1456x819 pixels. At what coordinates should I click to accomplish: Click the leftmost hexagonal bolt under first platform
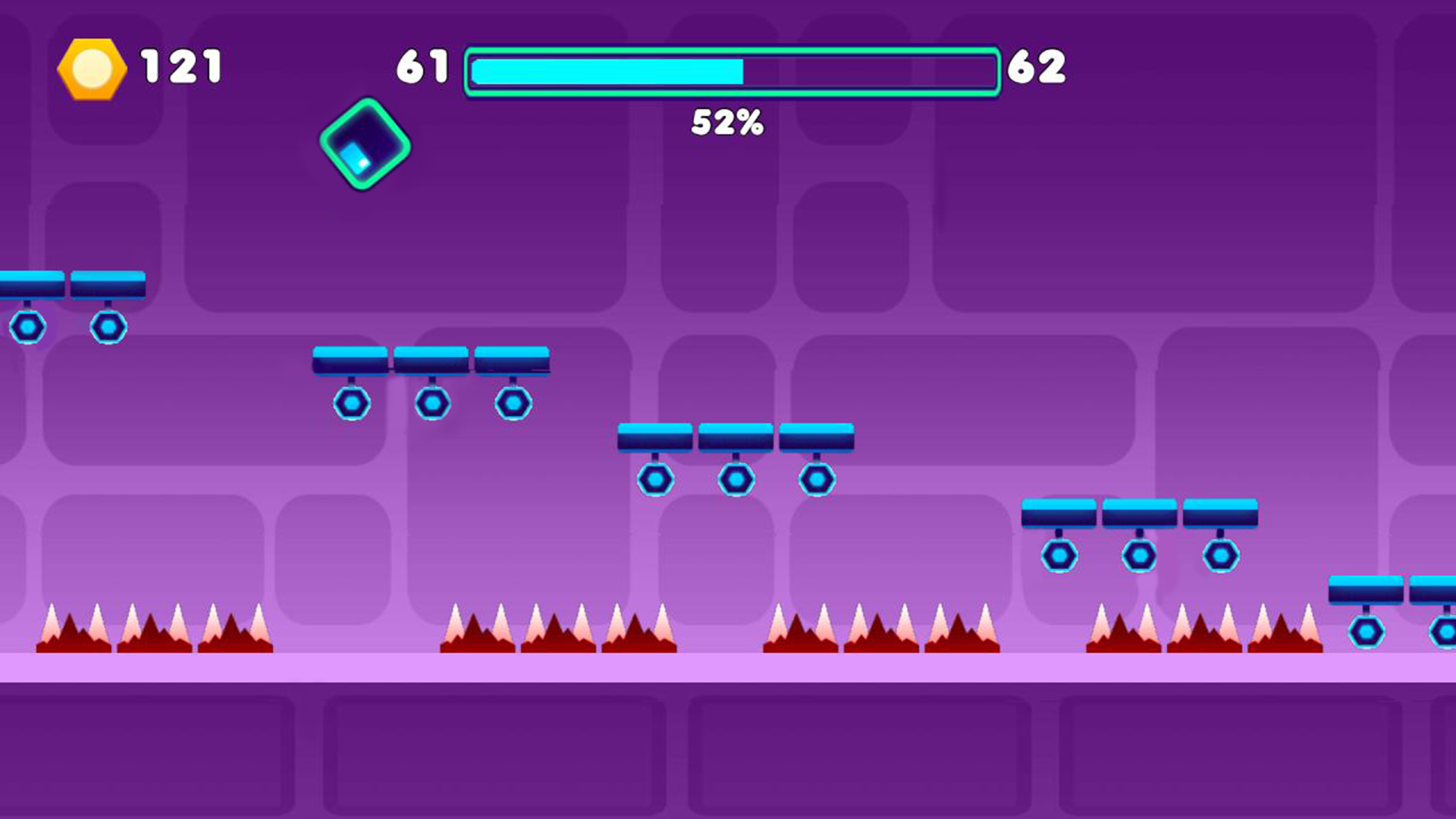point(29,326)
